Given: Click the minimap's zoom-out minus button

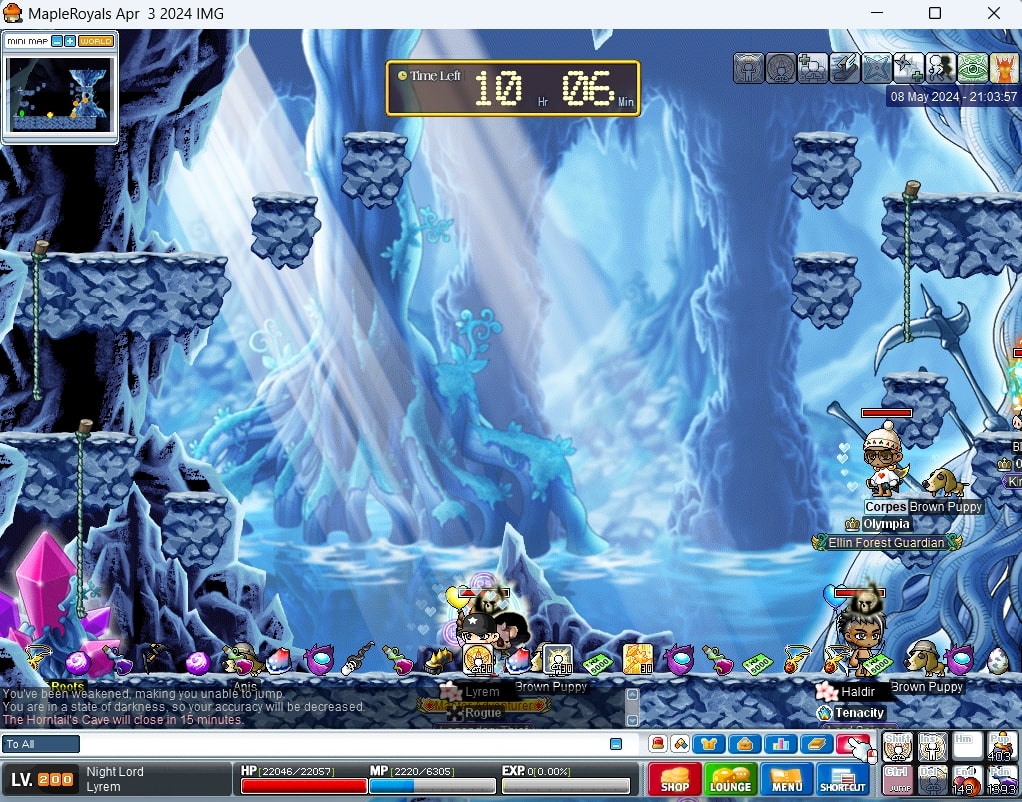Looking at the screenshot, I should 57,41.
